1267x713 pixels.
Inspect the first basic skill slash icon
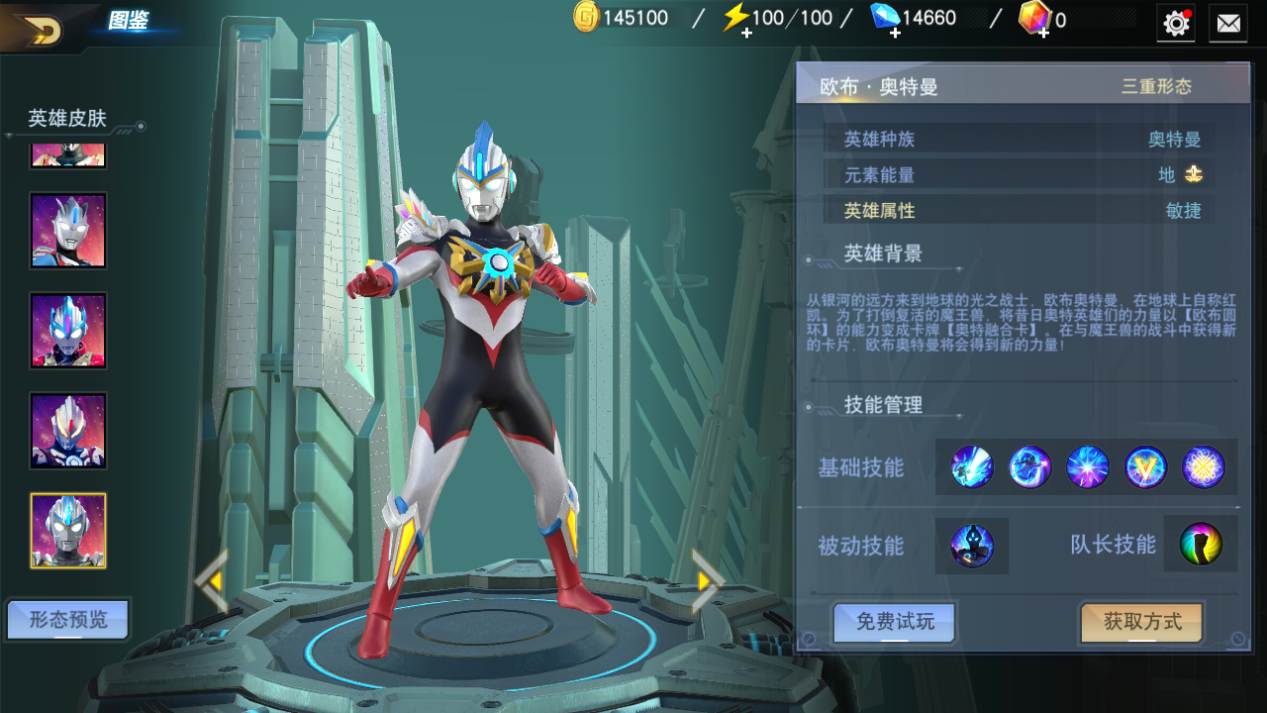(x=972, y=467)
